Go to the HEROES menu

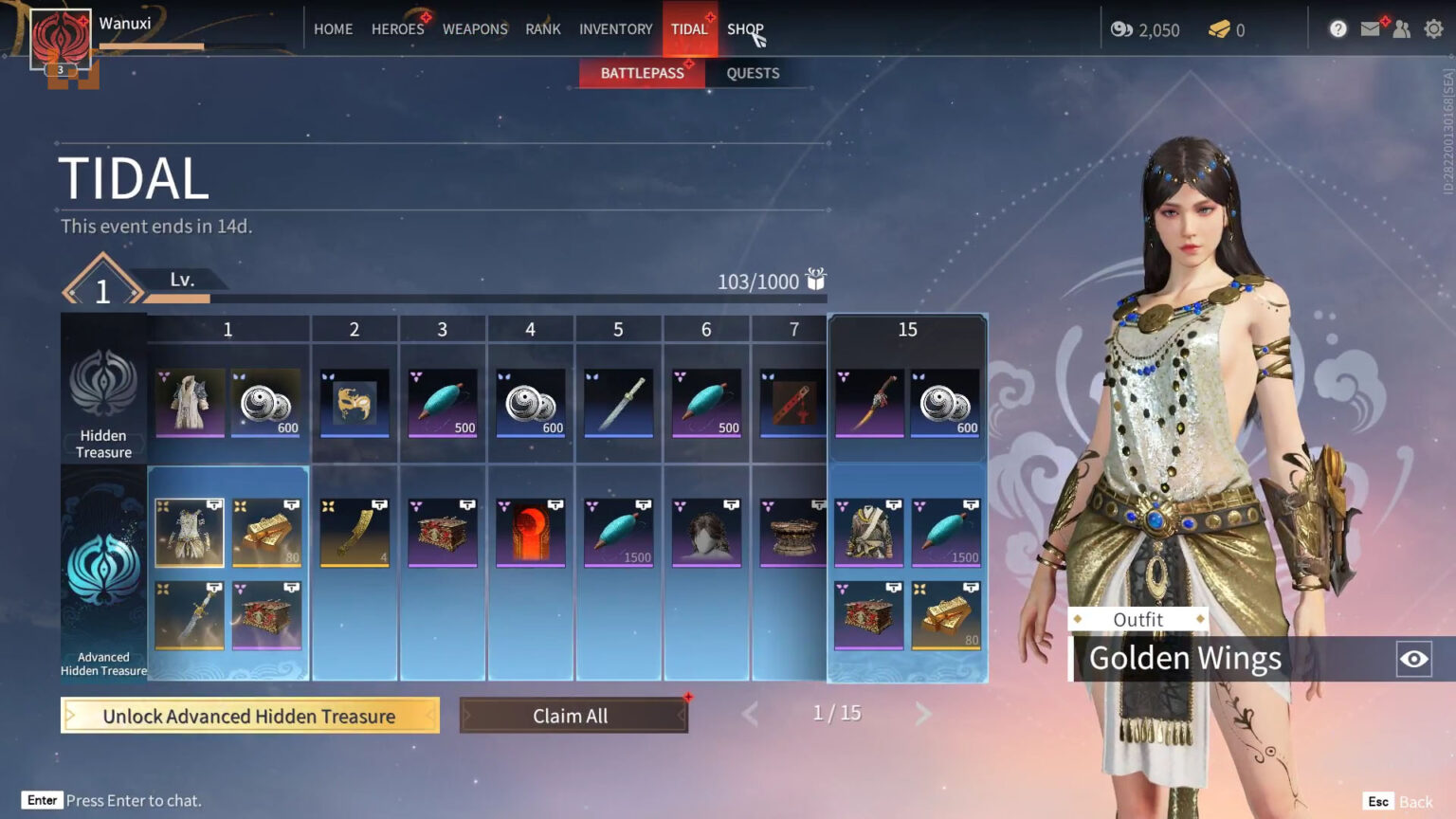pyautogui.click(x=397, y=29)
